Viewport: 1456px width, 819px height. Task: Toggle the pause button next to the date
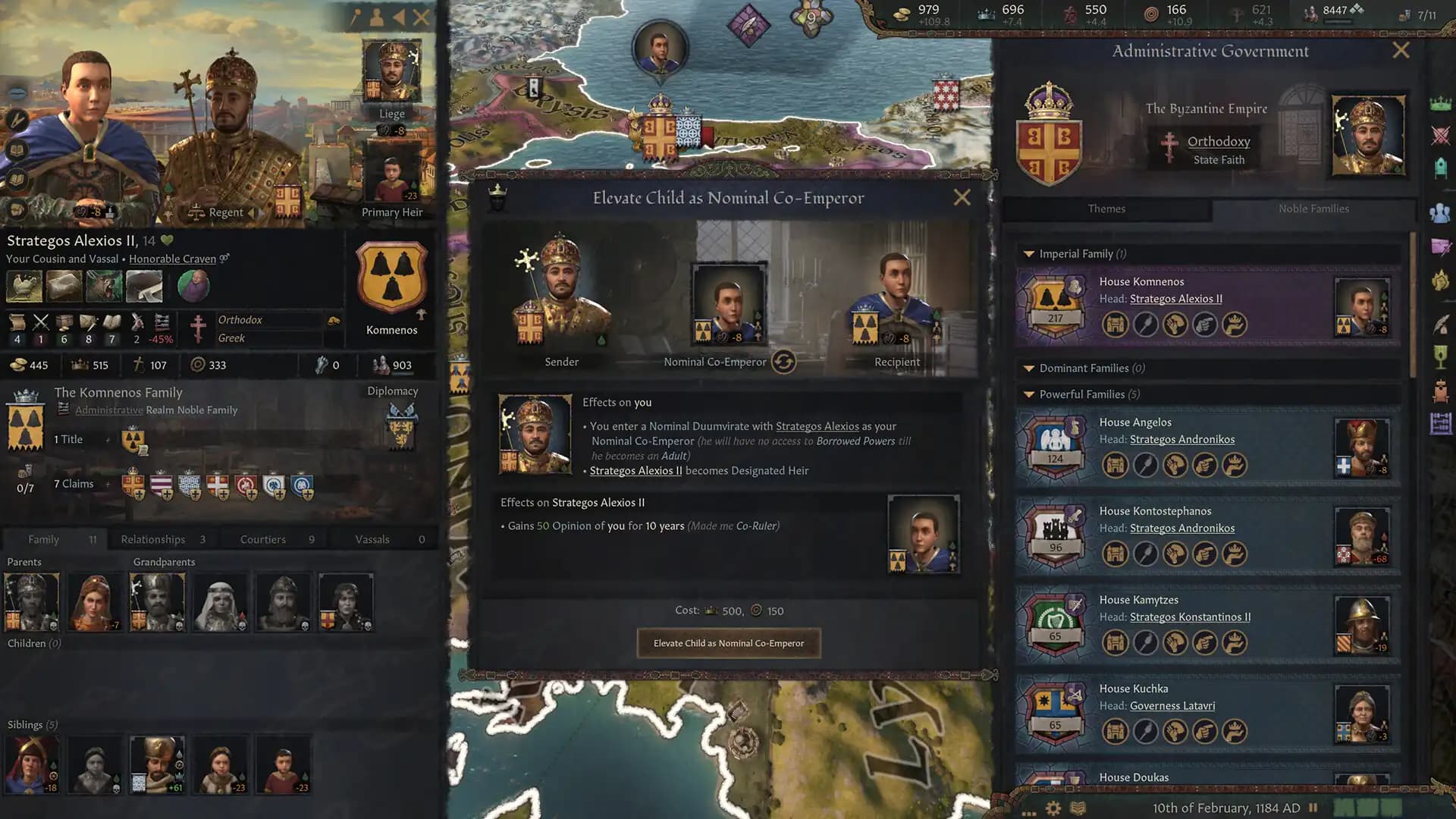[x=1313, y=807]
